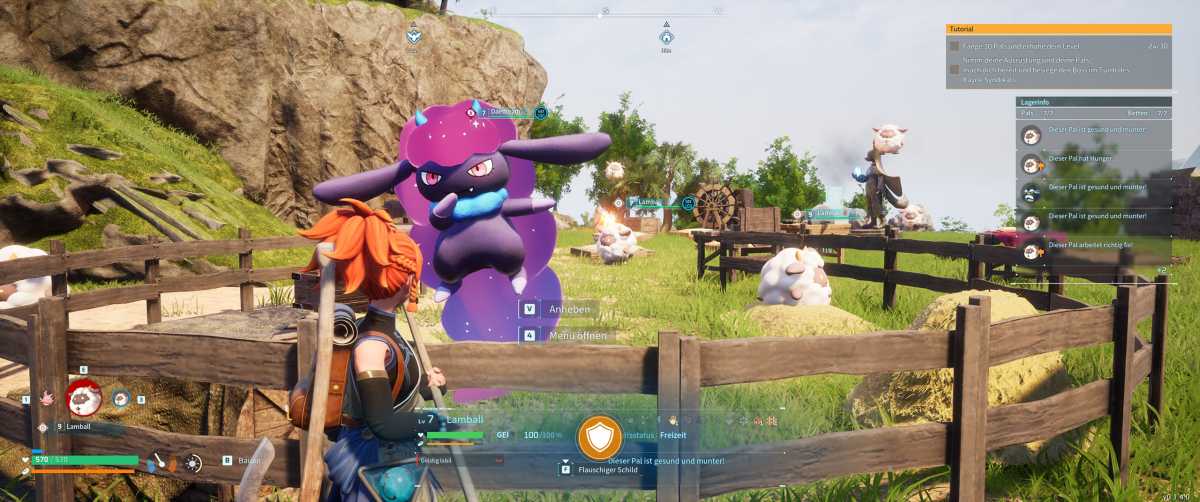1200x502 pixels.
Task: Click the pickaxe tool icon in weapon HUD
Action: coord(158,463)
